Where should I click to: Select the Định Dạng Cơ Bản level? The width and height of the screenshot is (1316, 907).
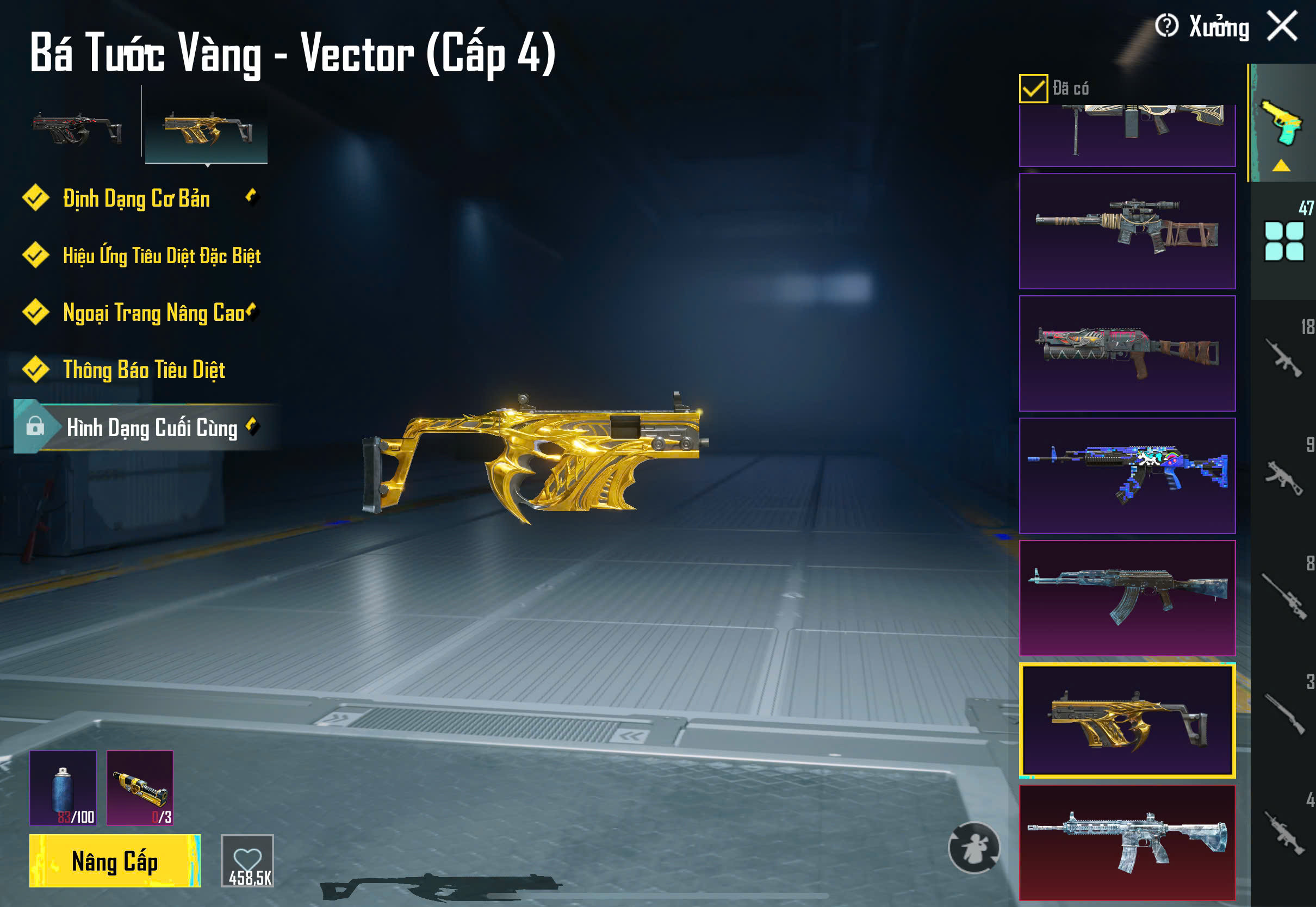tap(136, 198)
